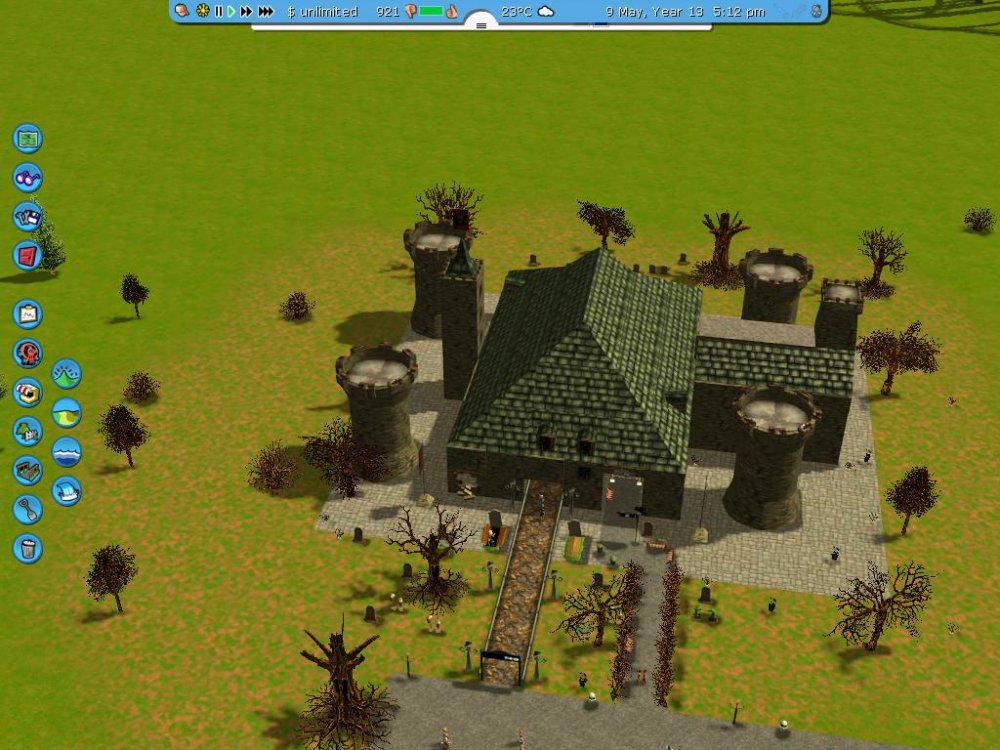Image resolution: width=1000 pixels, height=750 pixels.
Task: Choose the waterfall tool
Action: point(66,491)
